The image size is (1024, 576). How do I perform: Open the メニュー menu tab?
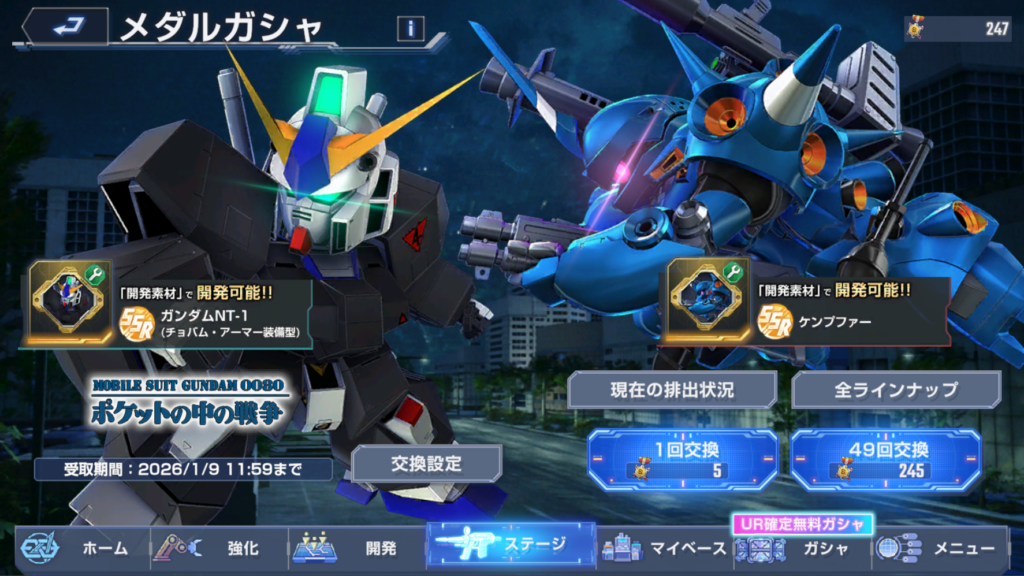940,547
